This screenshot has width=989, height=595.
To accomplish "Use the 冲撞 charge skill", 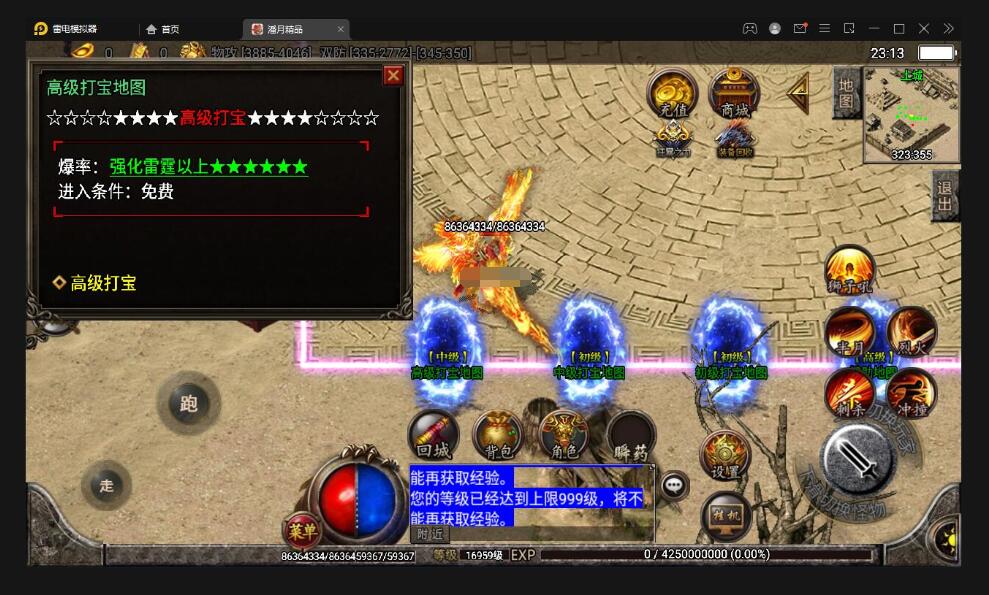I will [x=911, y=392].
